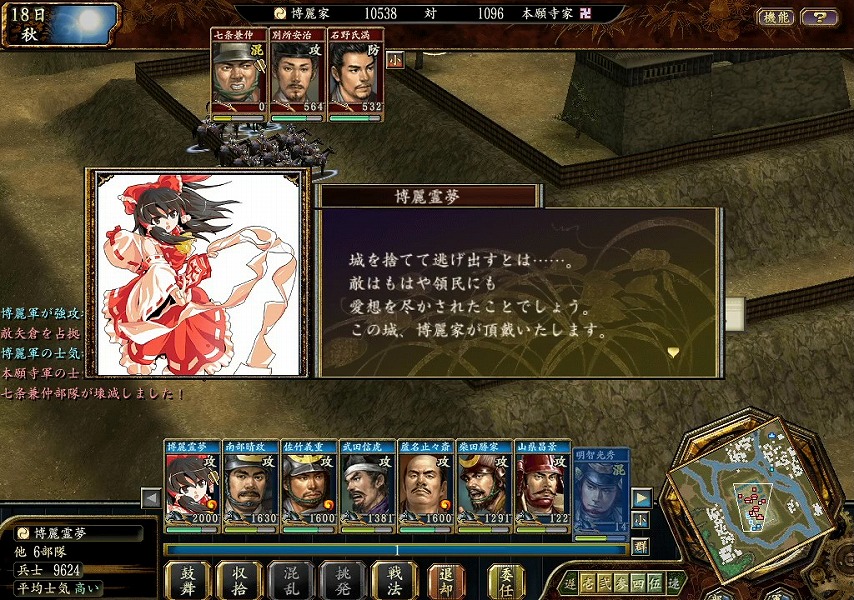Issue the 退却 retreat command
Screen dimensions: 854x600
446,579
